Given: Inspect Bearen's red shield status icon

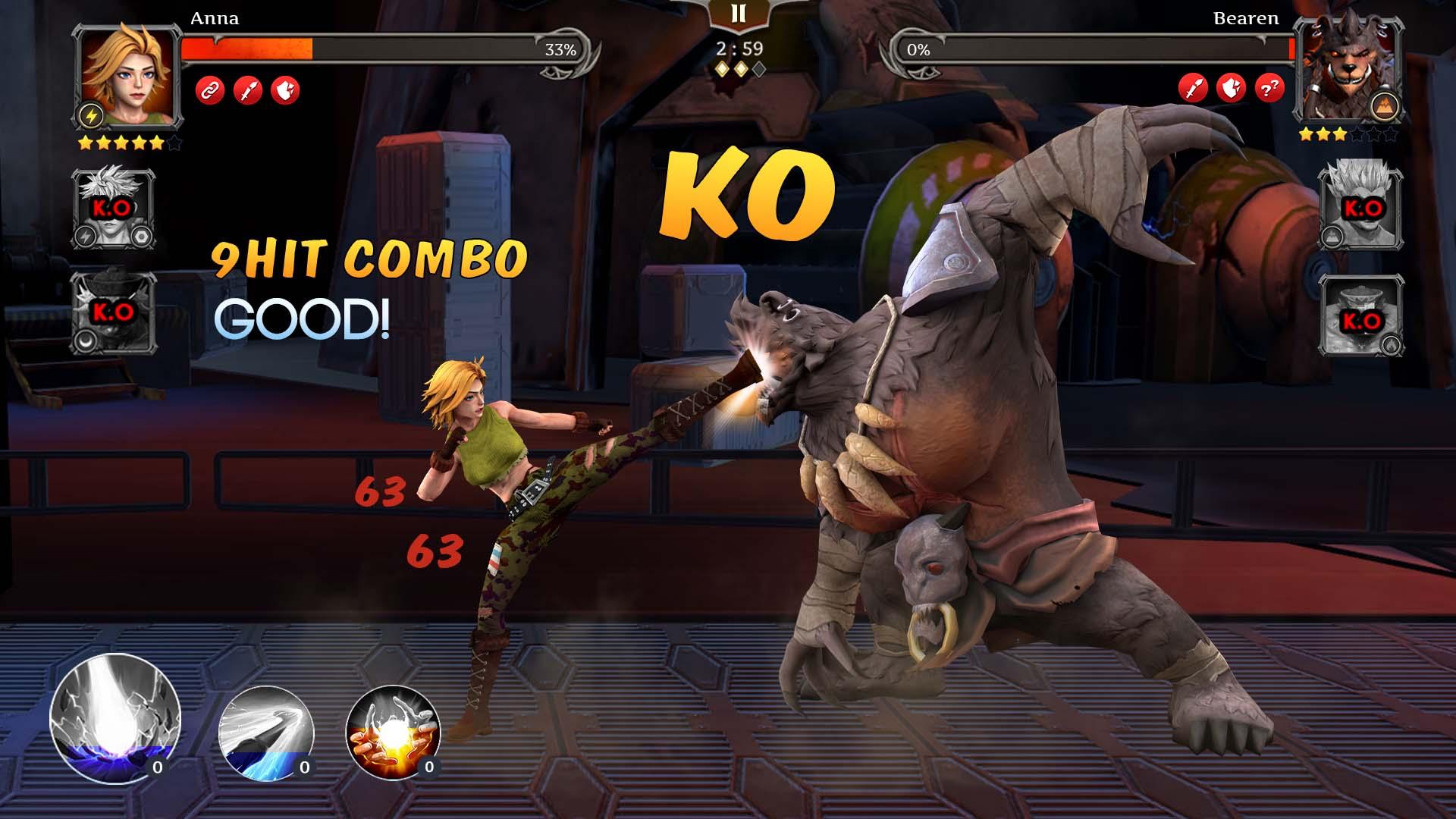Looking at the screenshot, I should point(1231,89).
